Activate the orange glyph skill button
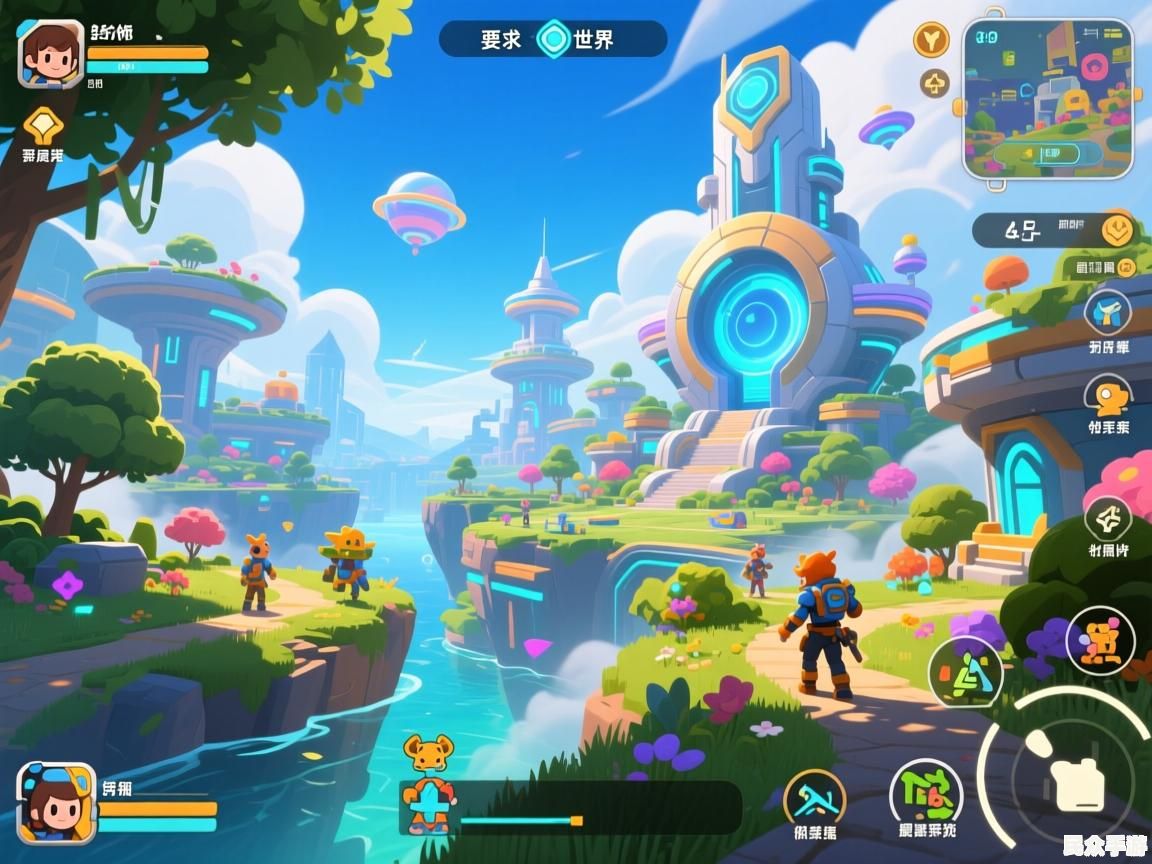 1100,640
